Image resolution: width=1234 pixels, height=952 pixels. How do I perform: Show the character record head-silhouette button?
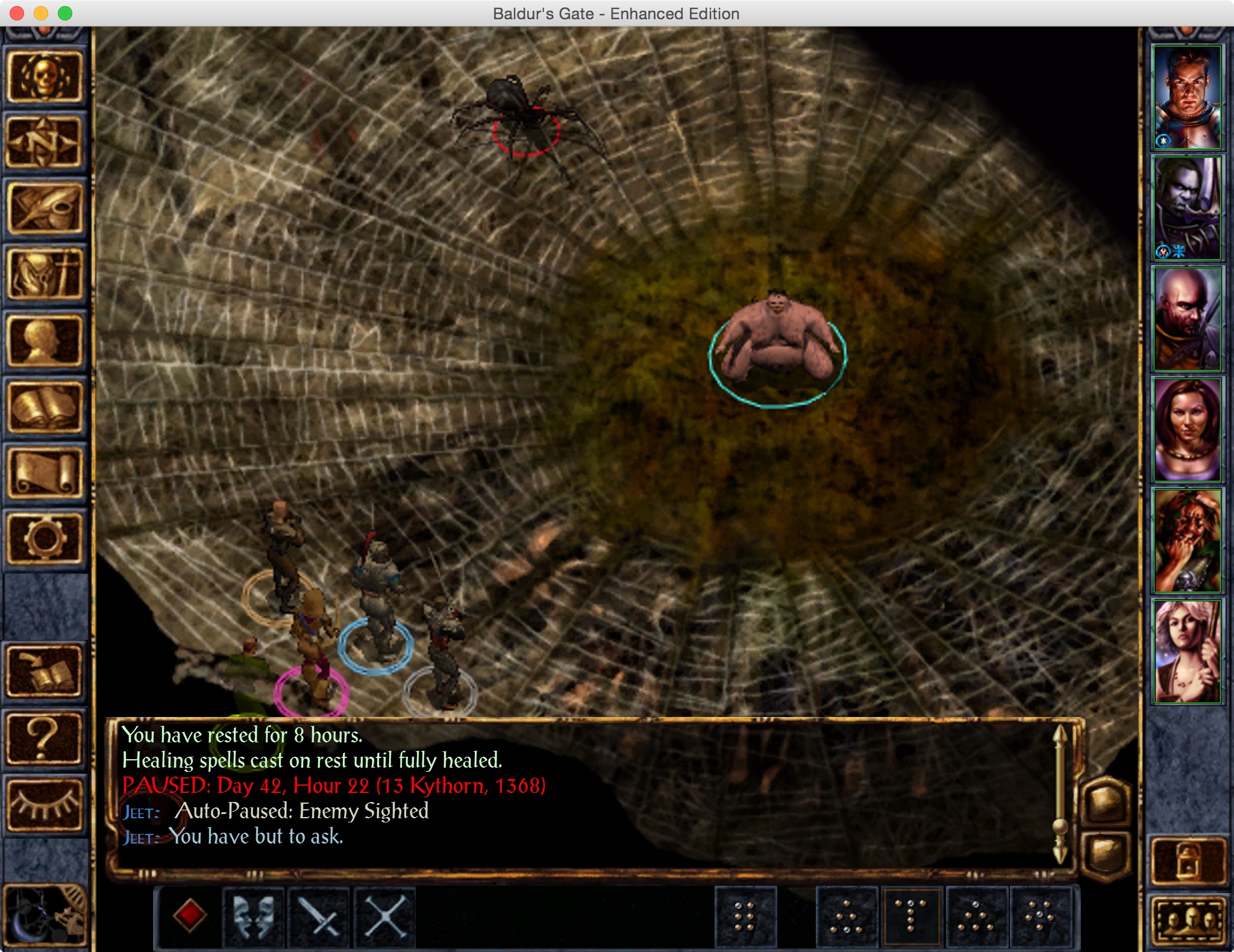pos(45,341)
